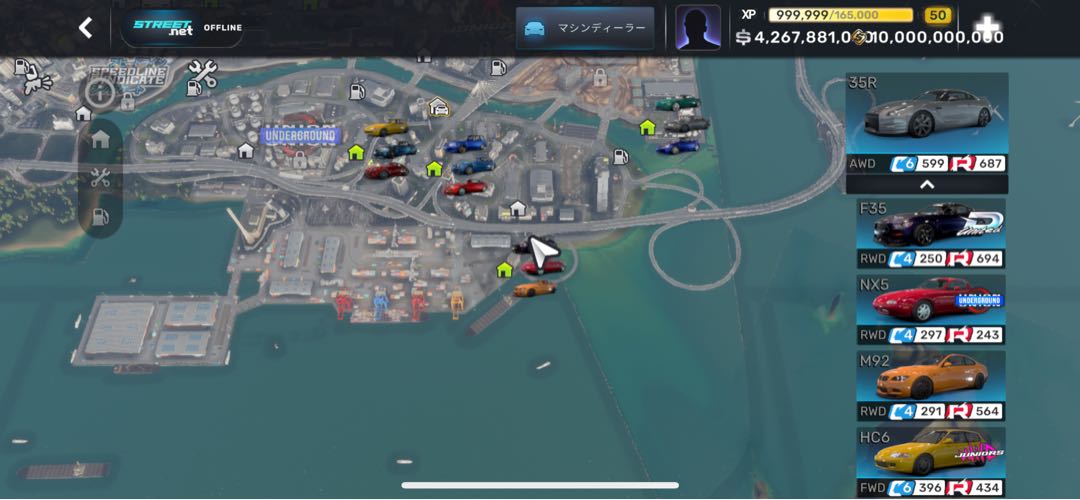Add currency with the plus button
Image resolution: width=1080 pixels, height=500 pixels.
click(987, 27)
